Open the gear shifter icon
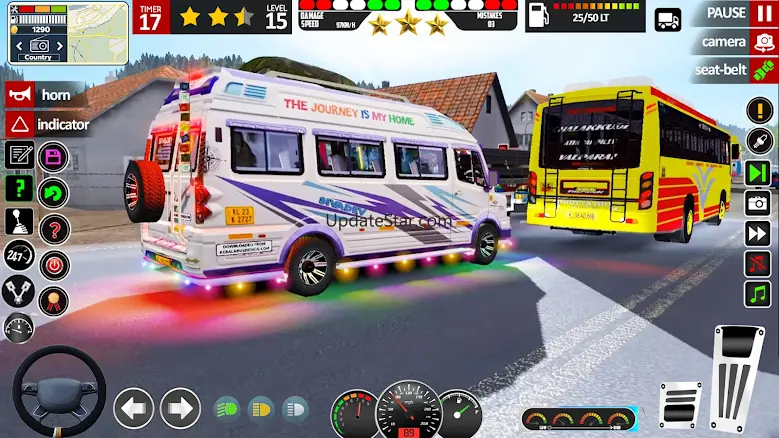779x438 pixels. (18, 221)
